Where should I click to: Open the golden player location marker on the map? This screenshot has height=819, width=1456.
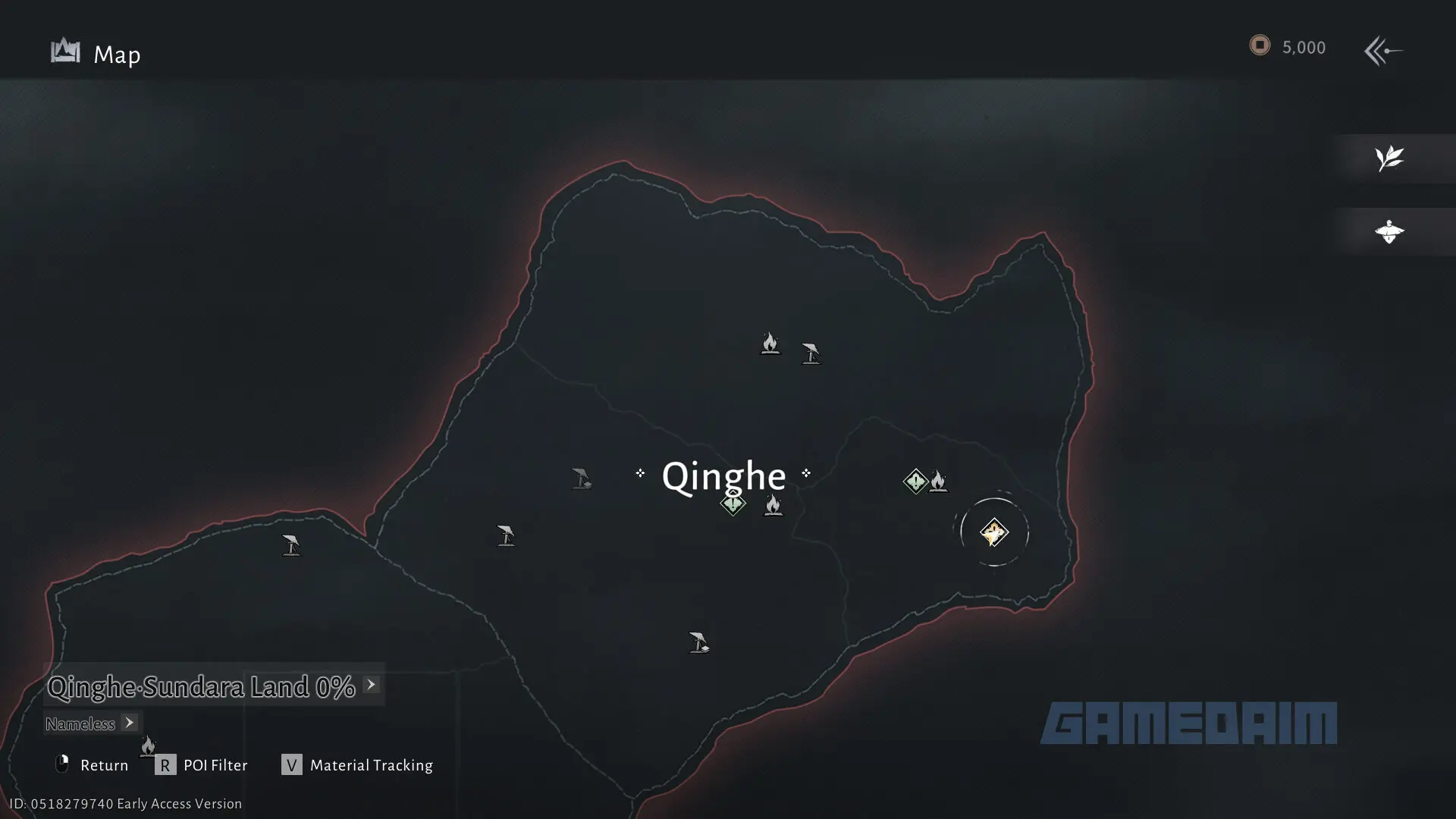(995, 532)
